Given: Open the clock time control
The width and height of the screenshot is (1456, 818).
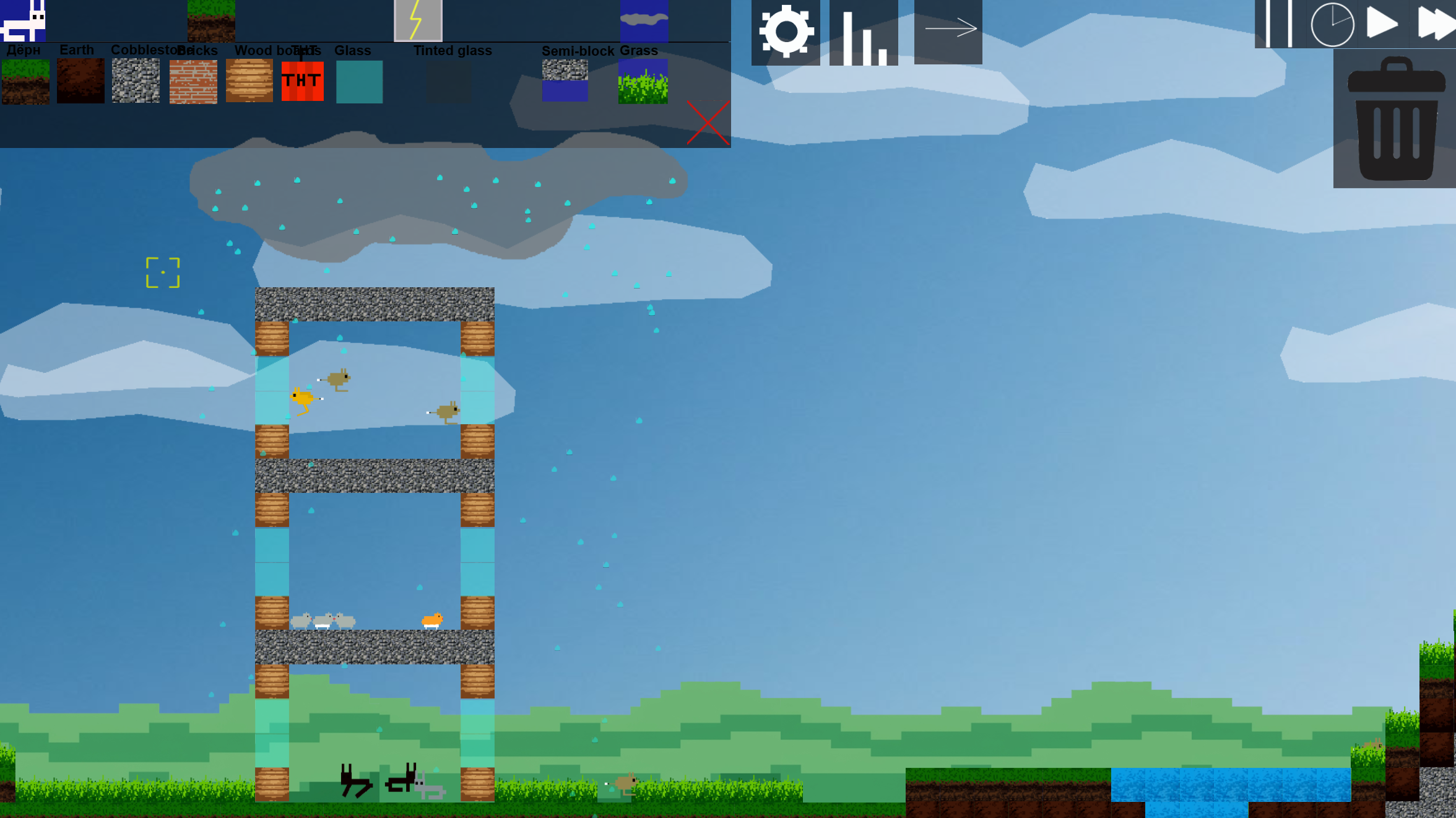Looking at the screenshot, I should click(x=1332, y=26).
